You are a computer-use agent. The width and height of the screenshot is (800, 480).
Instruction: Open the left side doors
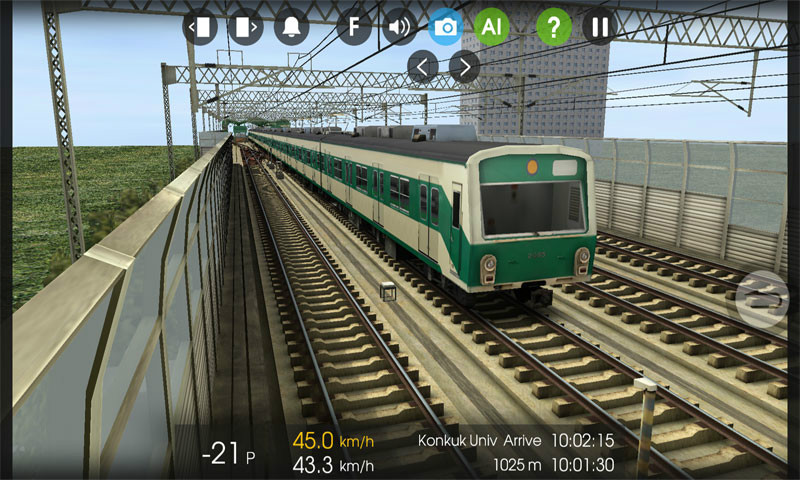tap(200, 26)
